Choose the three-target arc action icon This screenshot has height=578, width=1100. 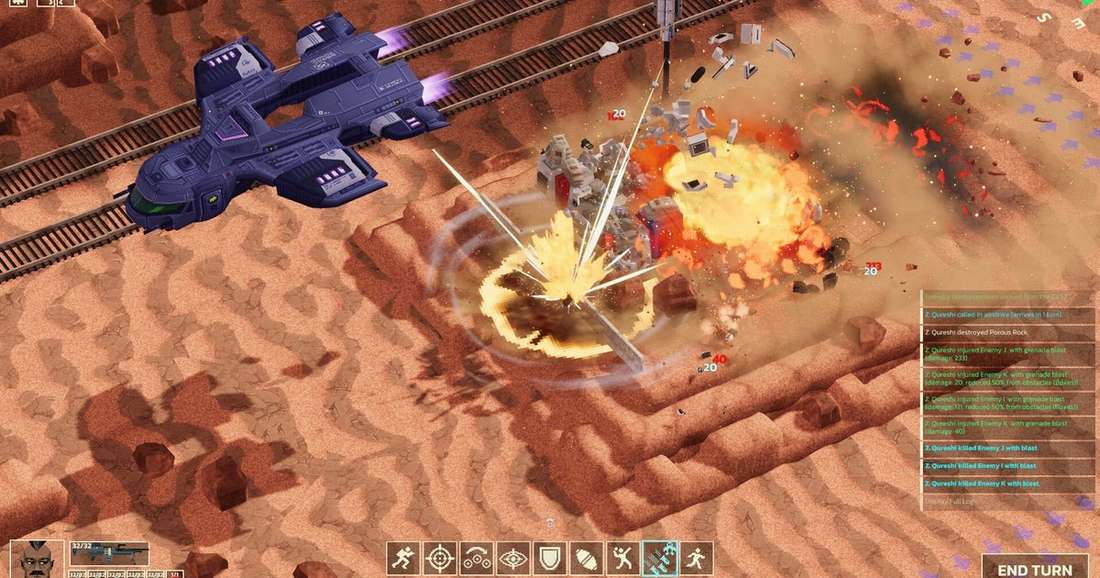click(476, 558)
